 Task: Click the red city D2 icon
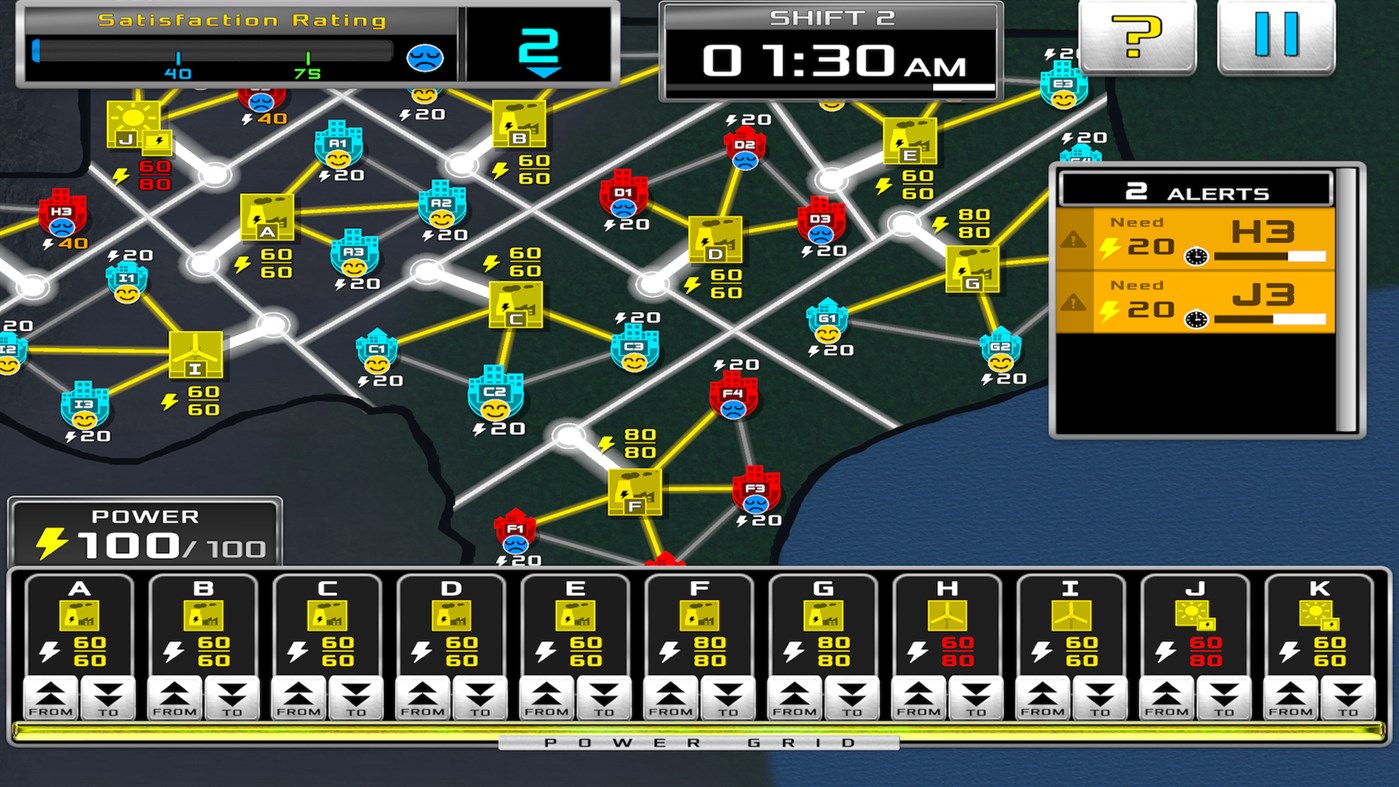(744, 150)
